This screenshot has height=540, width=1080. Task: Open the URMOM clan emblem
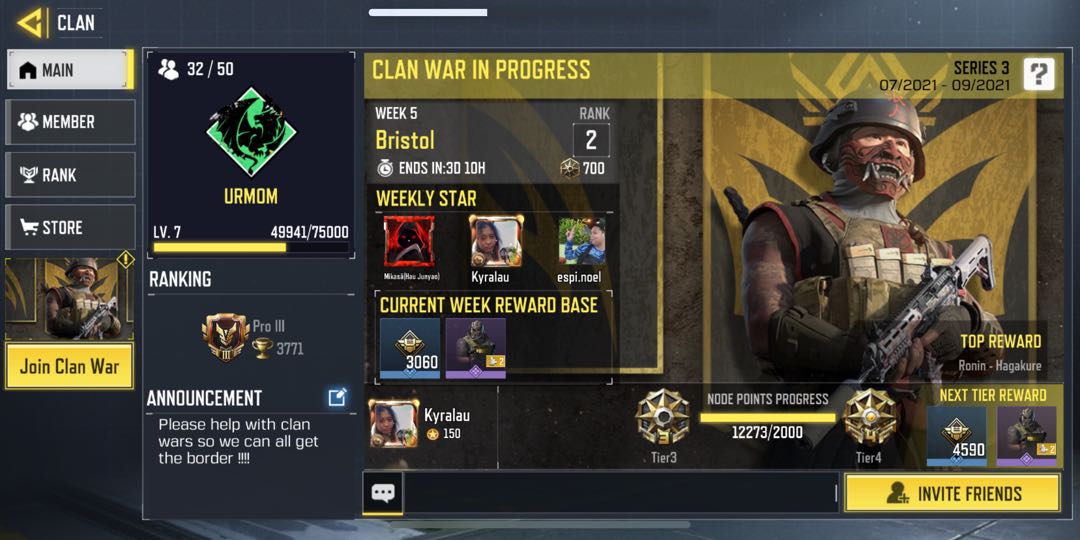[x=251, y=133]
